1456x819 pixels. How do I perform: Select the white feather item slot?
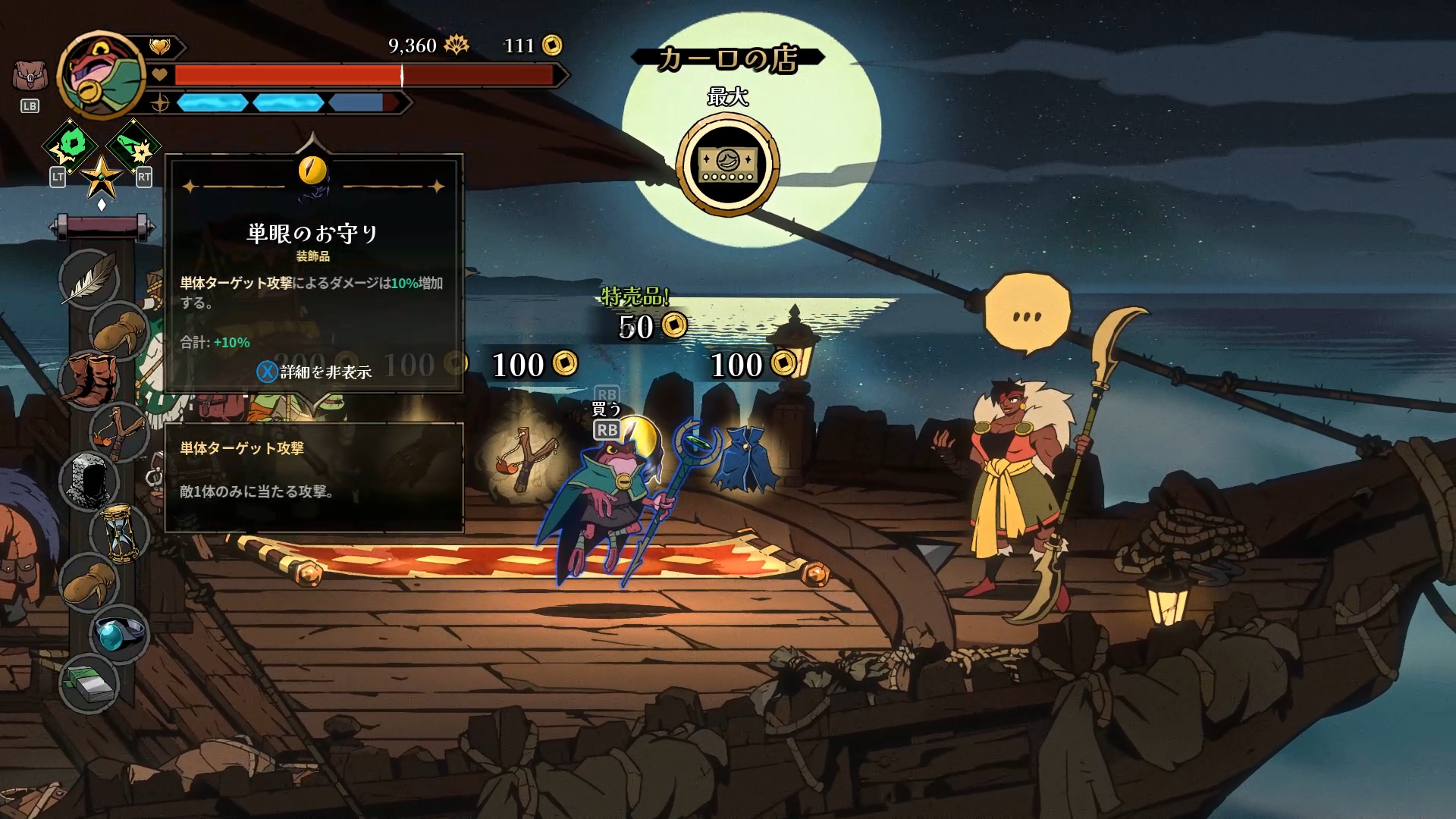(89, 279)
